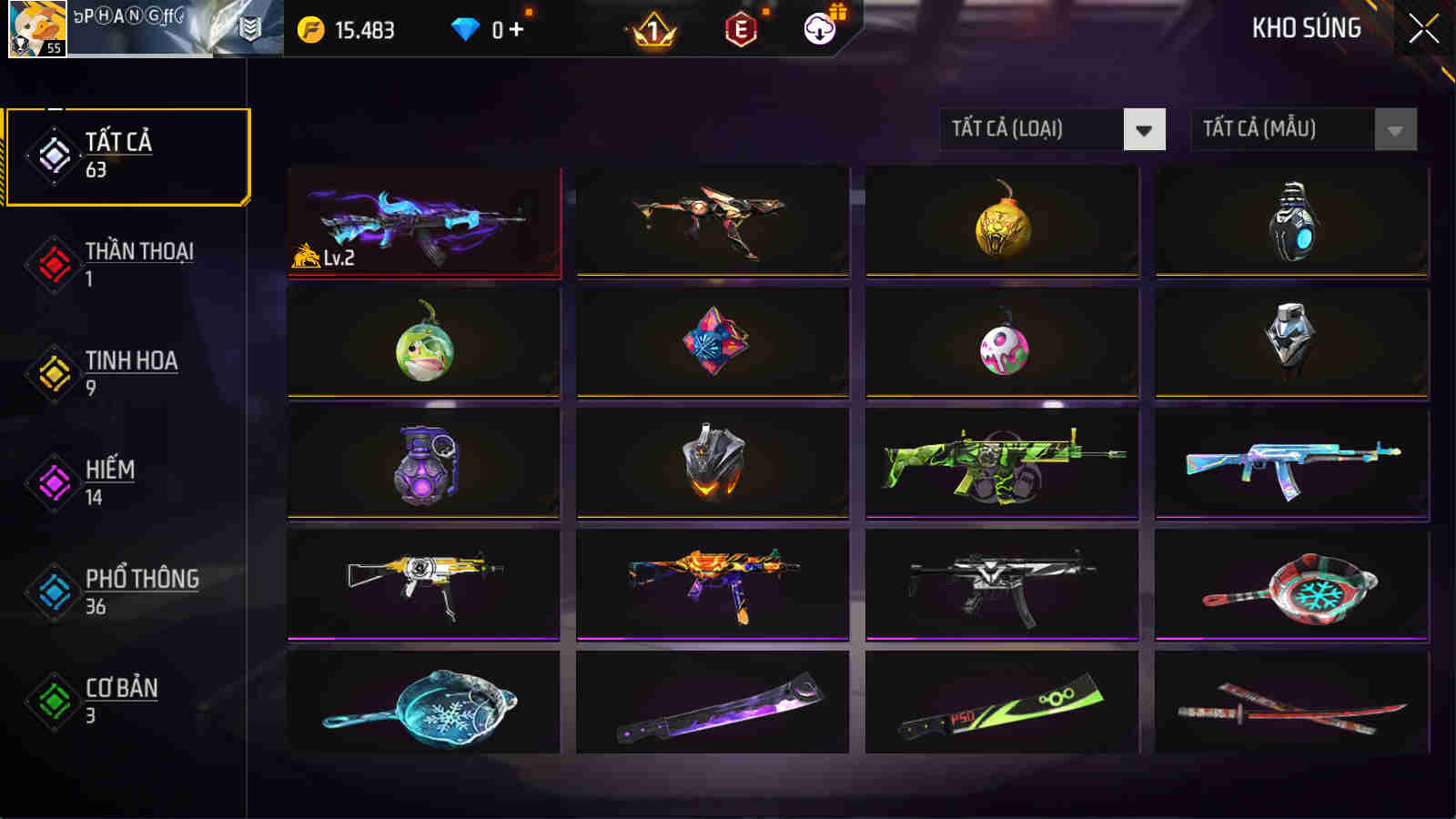Select the Tất Cả category filter
Screen dimensions: 1456x819
[x=127, y=155]
